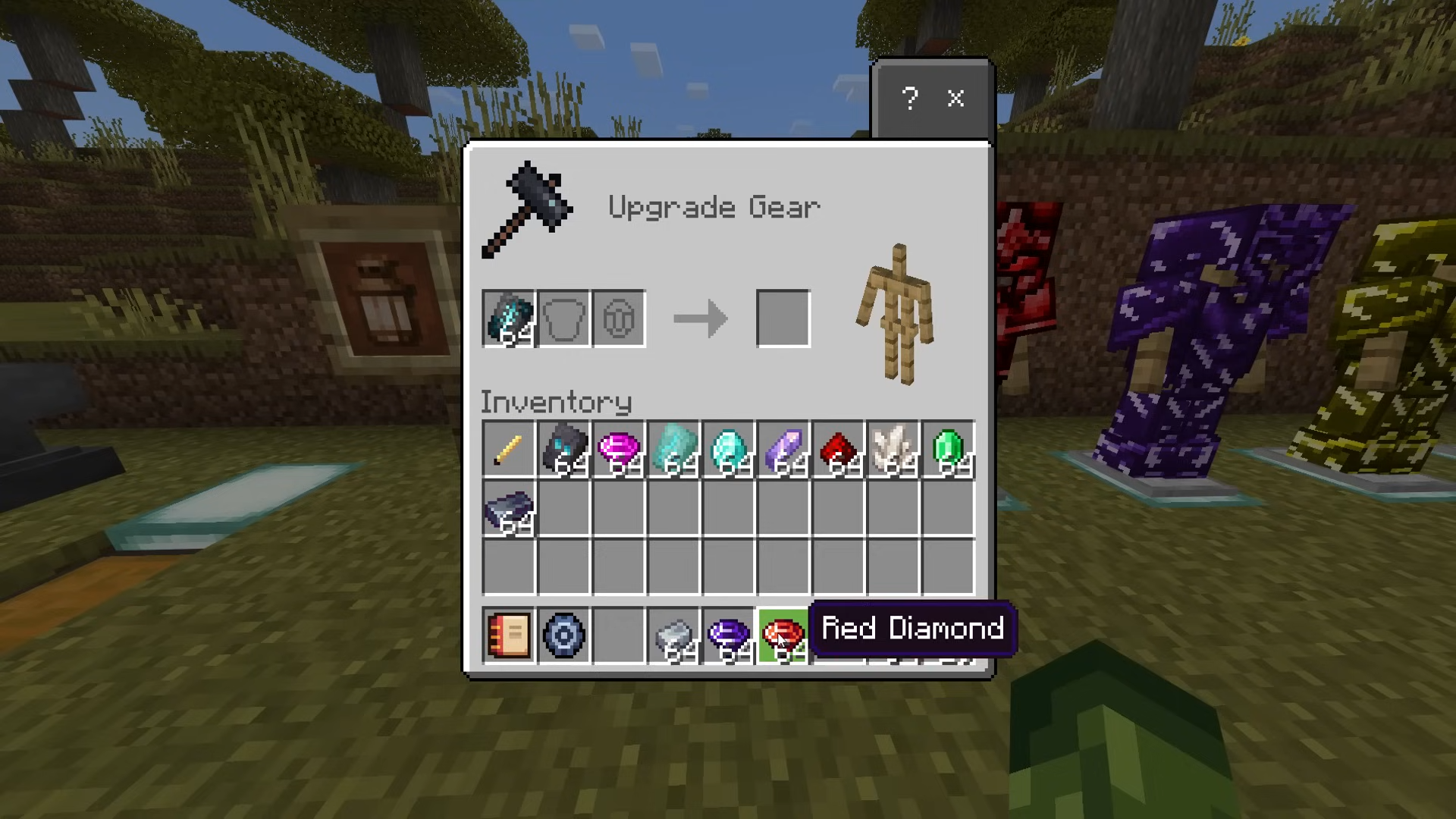Click the upgrade result output slot
Viewport: 1456px width, 819px height.
coord(783,319)
